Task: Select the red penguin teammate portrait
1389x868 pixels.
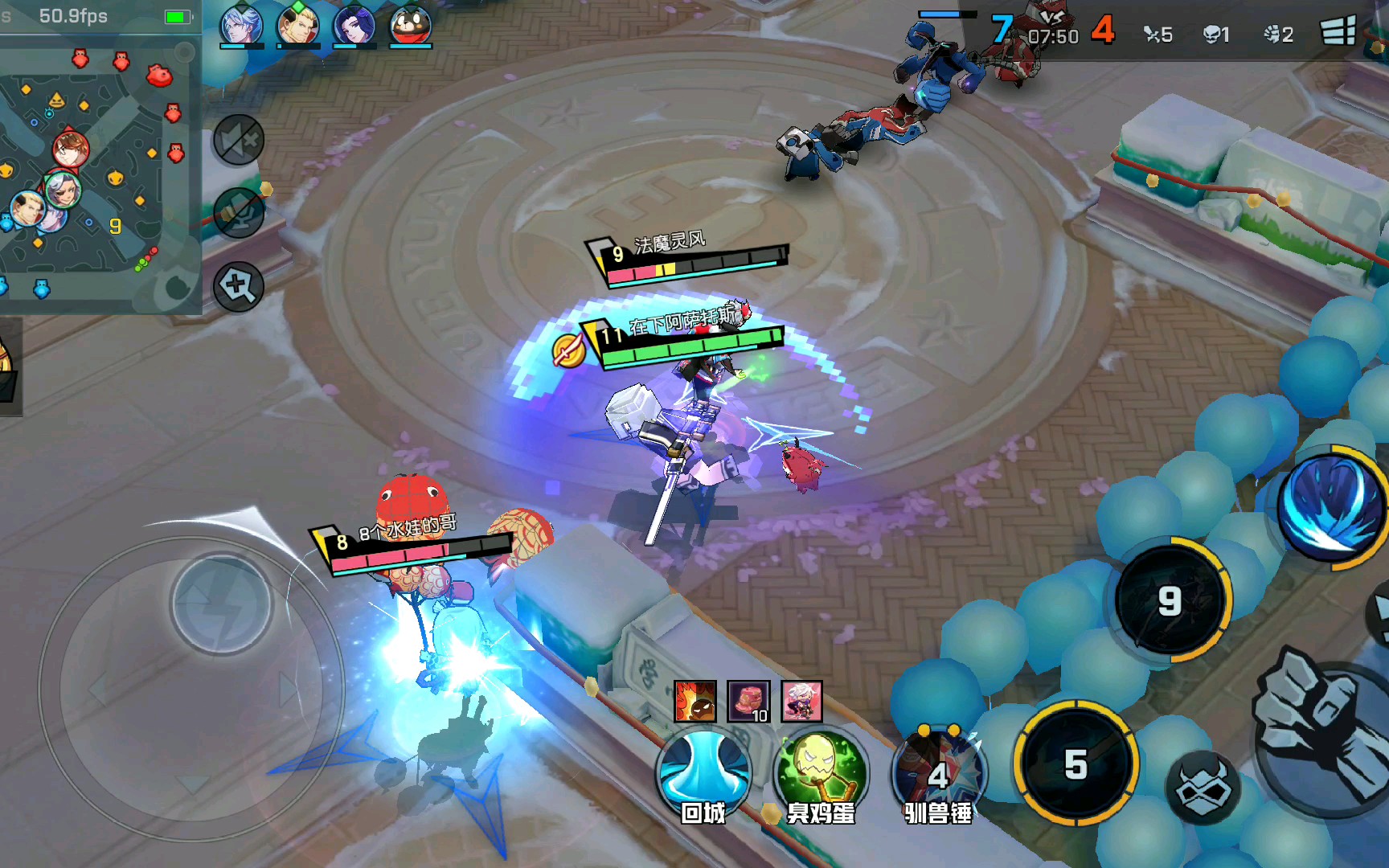Action: click(410, 26)
